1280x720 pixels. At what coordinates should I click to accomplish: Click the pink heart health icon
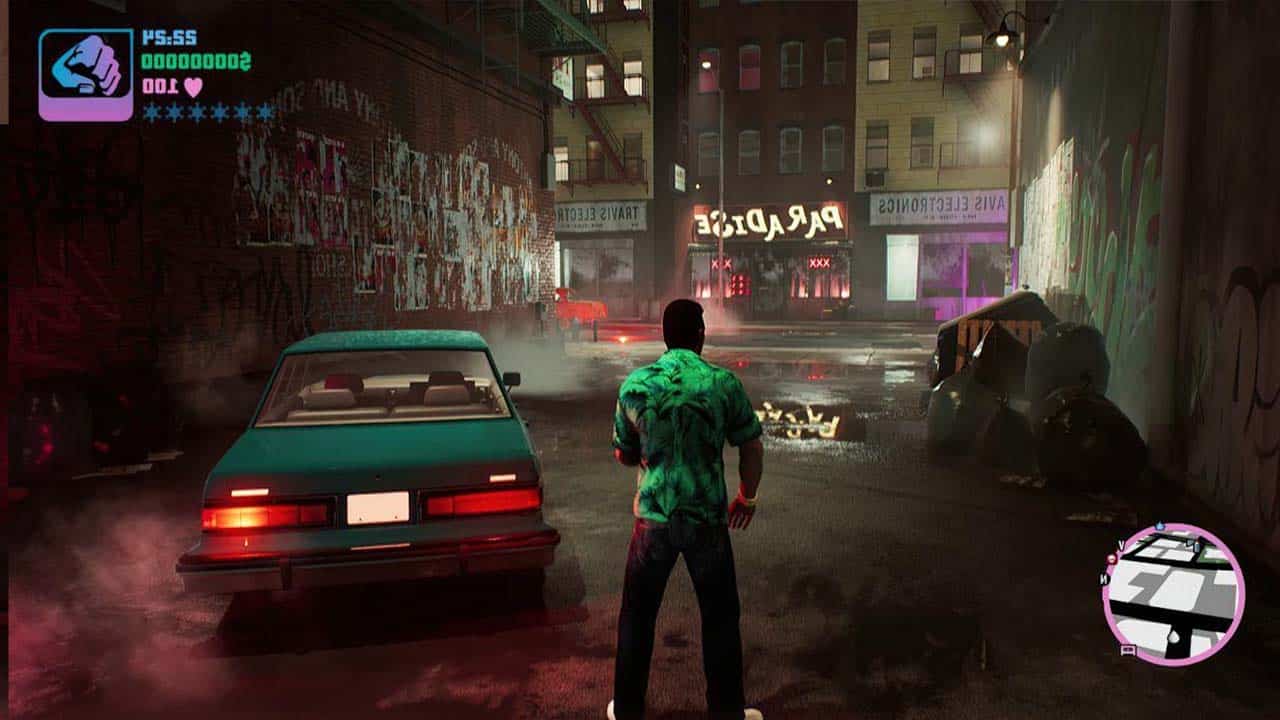(x=193, y=87)
